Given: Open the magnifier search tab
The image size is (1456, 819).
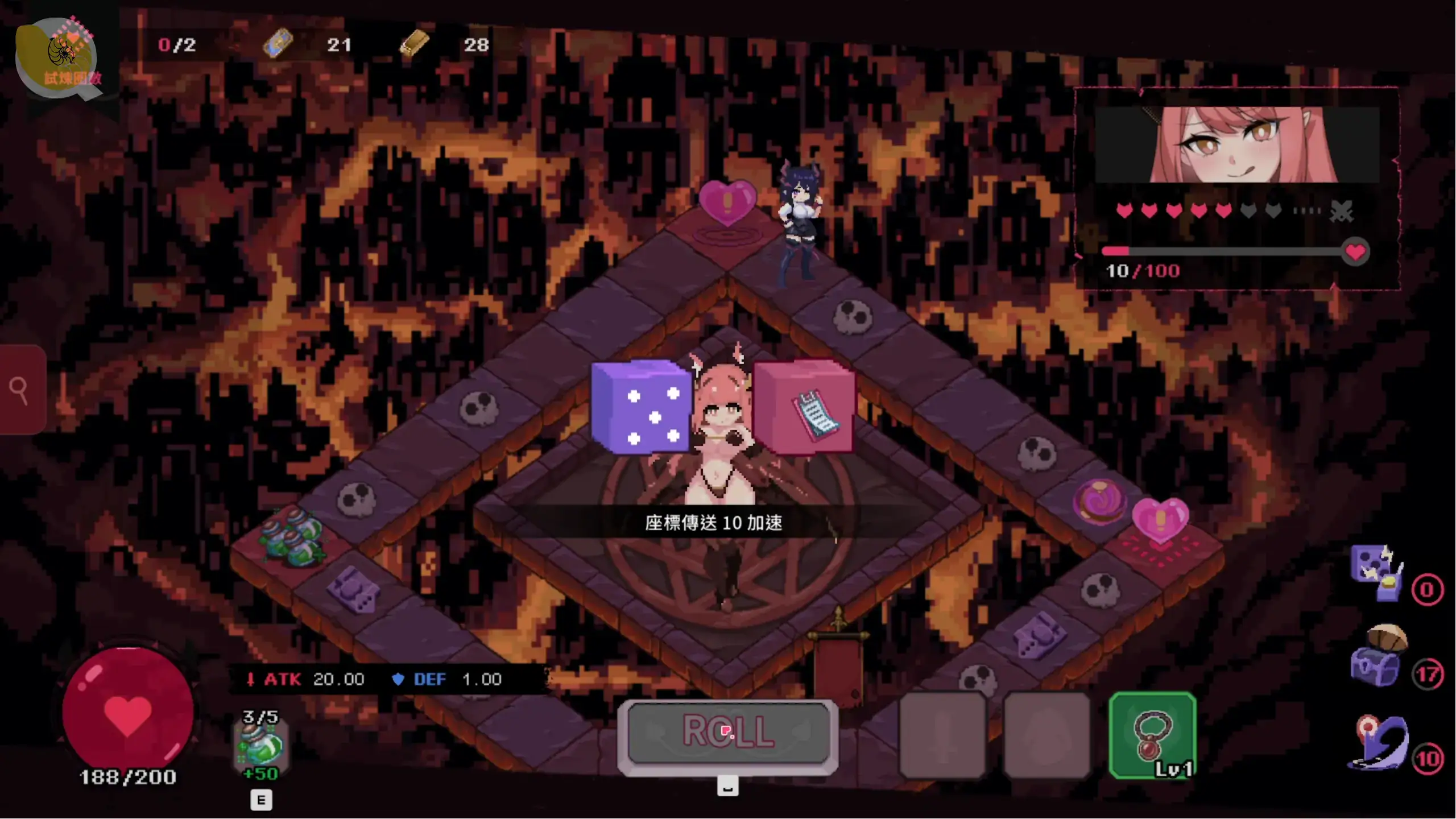Looking at the screenshot, I should pyautogui.click(x=22, y=390).
